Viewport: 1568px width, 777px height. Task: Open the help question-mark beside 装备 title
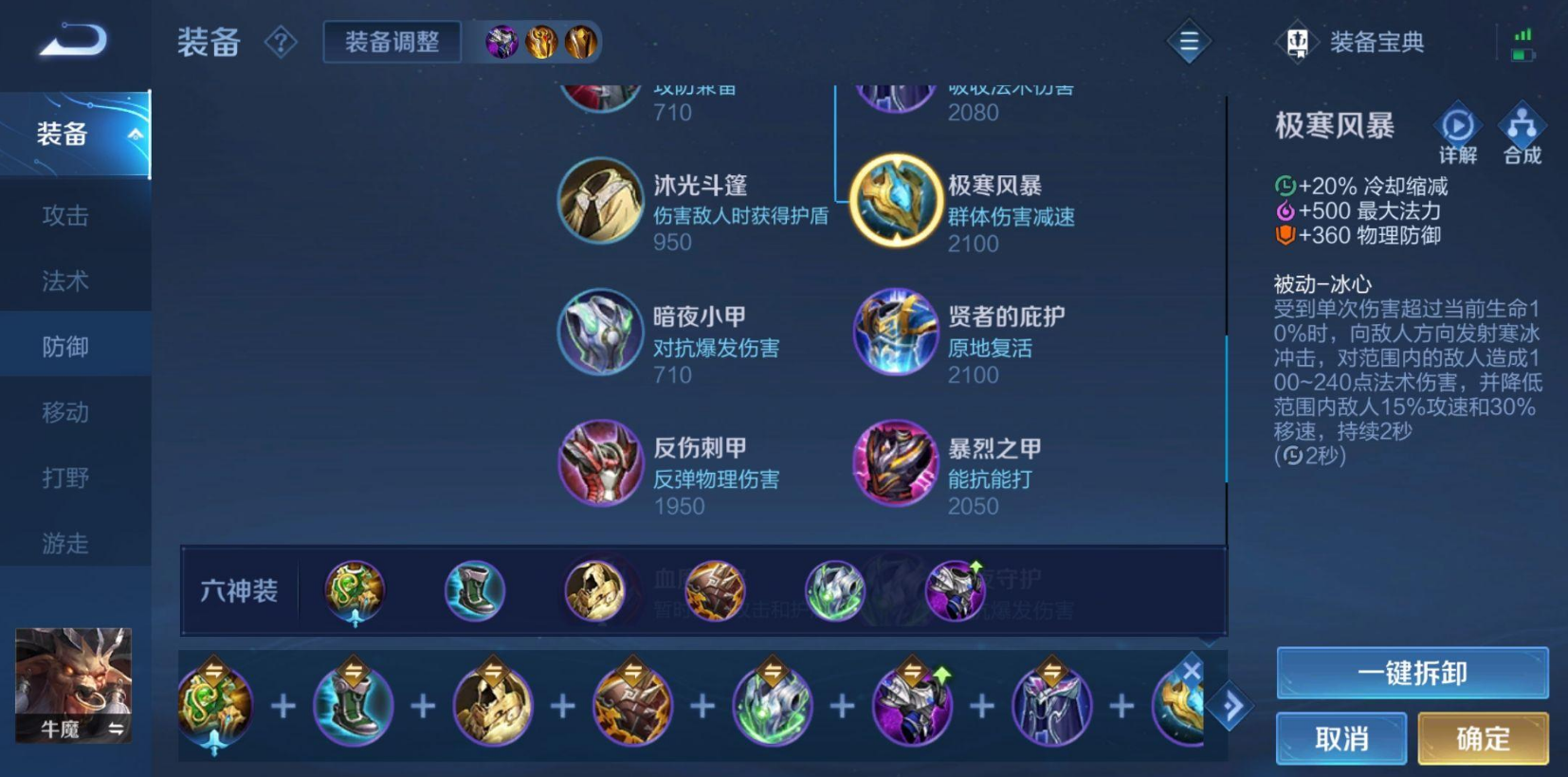coord(281,43)
